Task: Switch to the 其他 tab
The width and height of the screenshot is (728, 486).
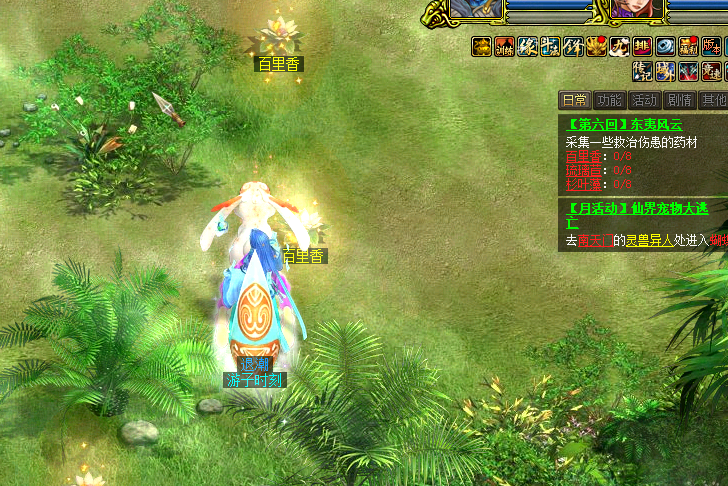Action: [x=713, y=100]
